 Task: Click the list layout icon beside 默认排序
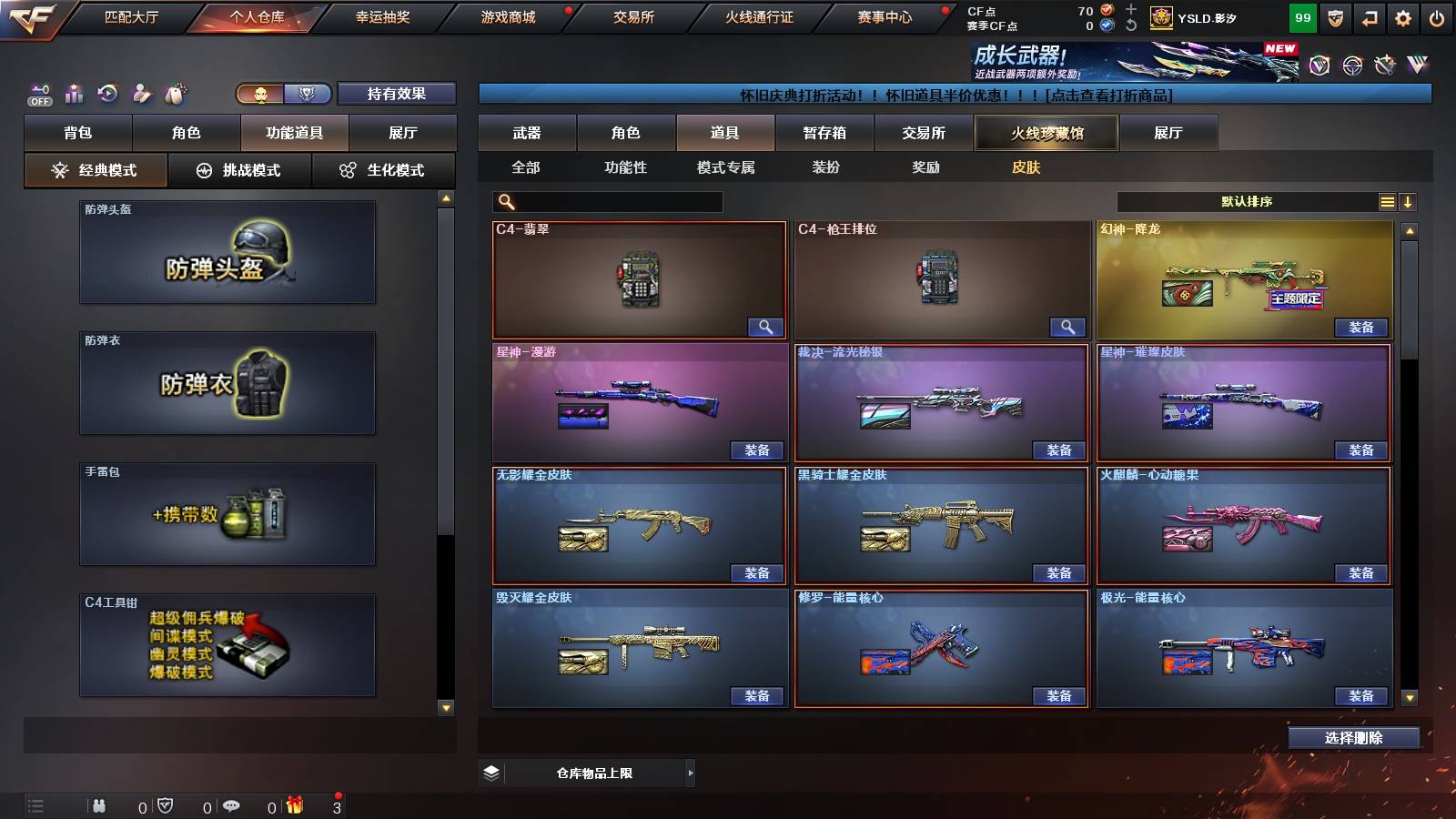tap(1387, 201)
